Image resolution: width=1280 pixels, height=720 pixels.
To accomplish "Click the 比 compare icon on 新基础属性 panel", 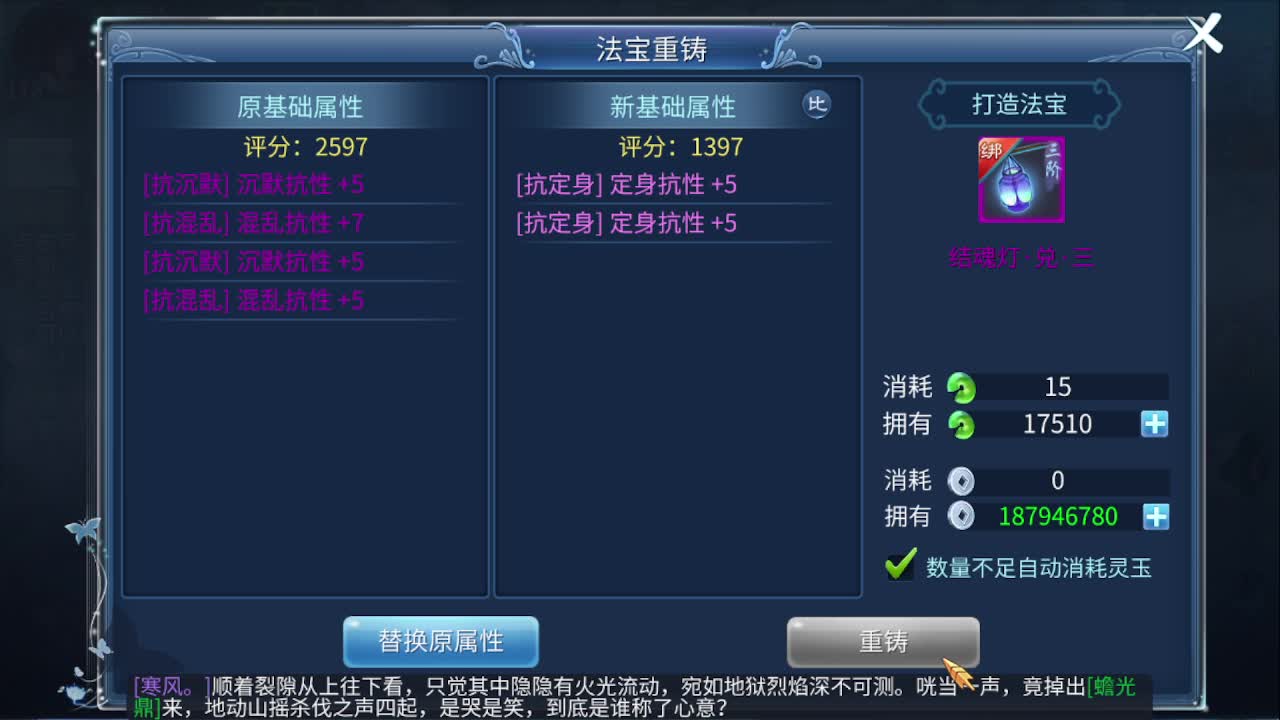I will tap(815, 105).
